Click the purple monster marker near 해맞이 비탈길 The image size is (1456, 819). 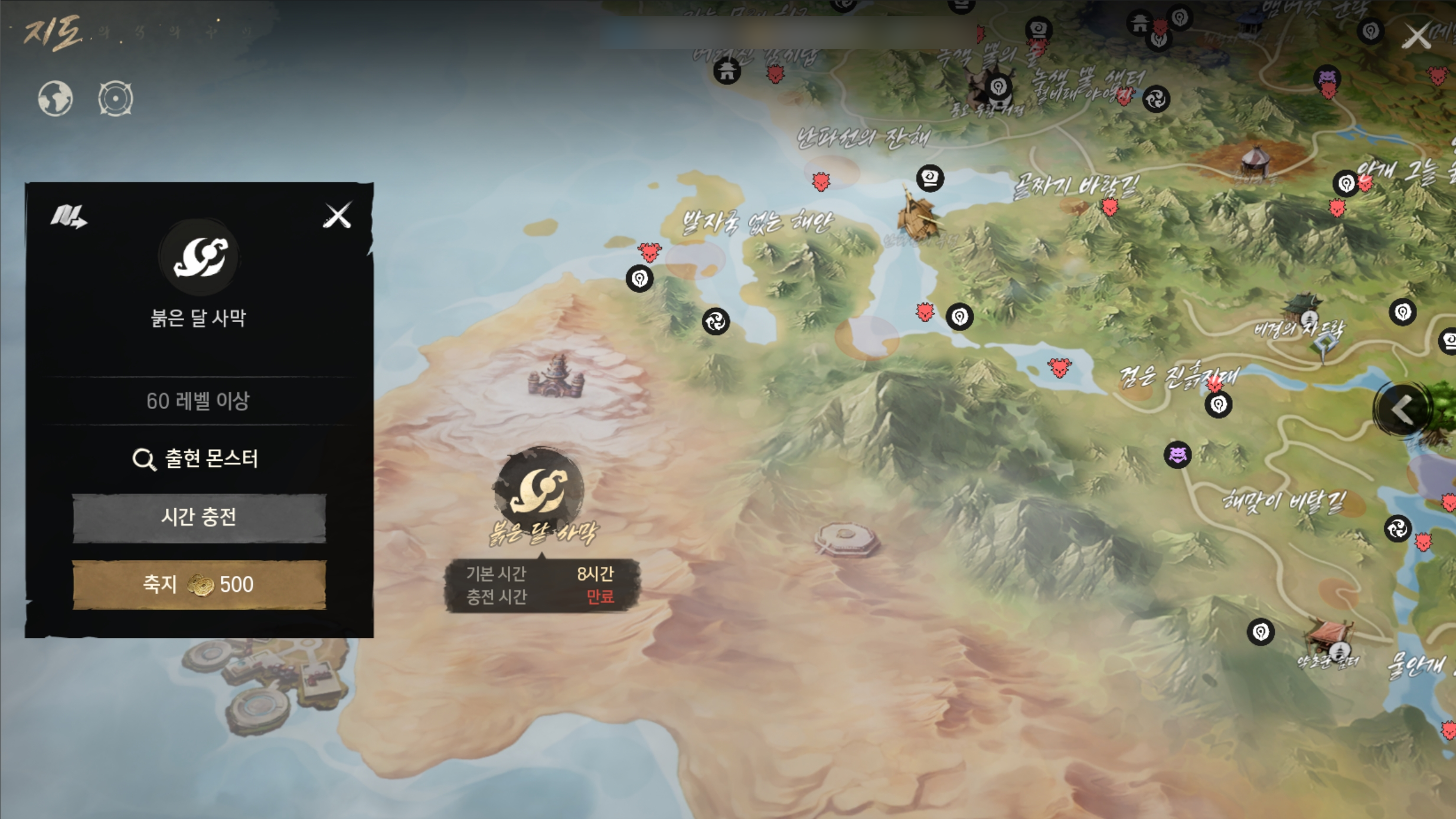click(1177, 455)
